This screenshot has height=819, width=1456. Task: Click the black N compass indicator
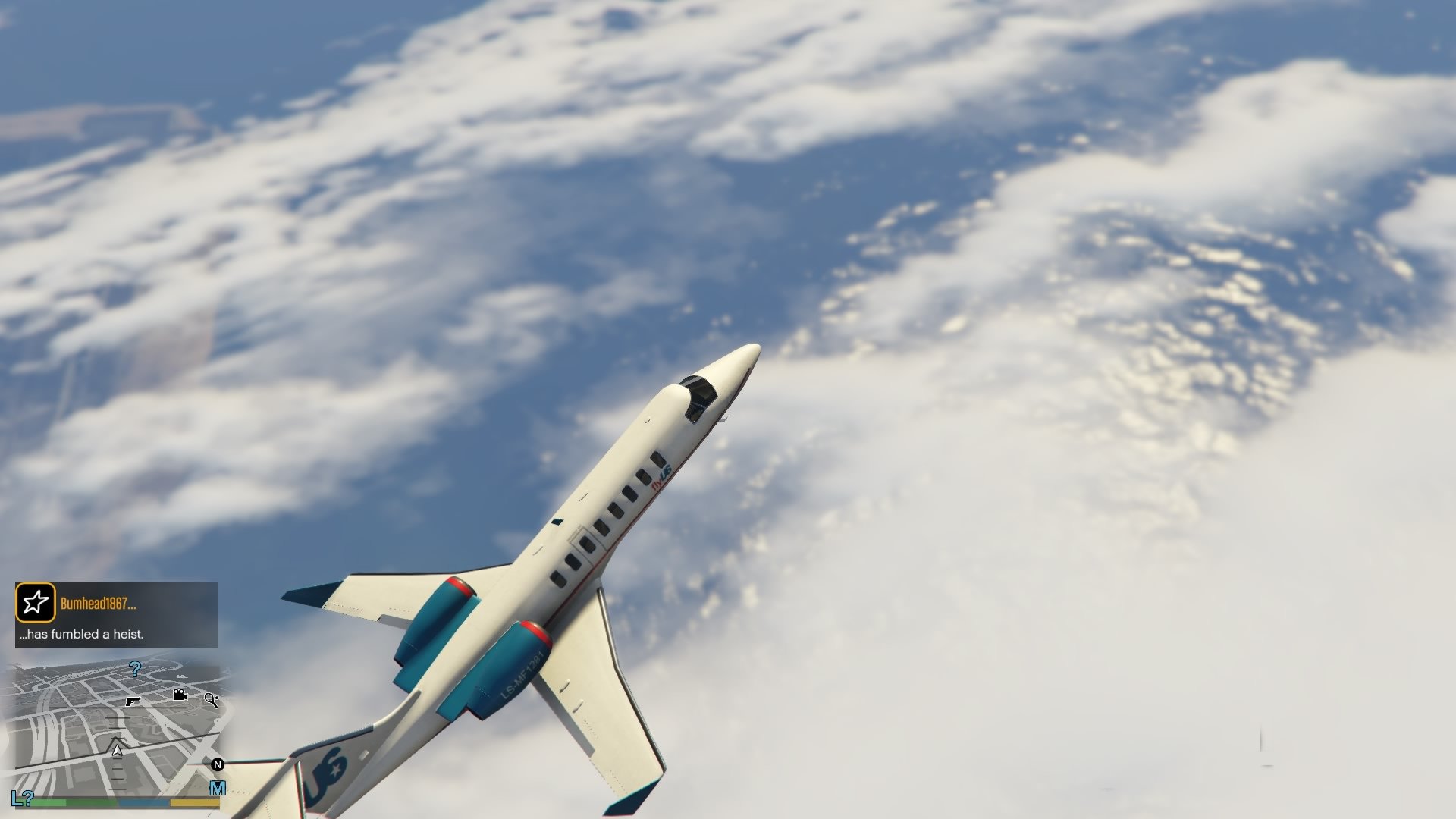click(x=218, y=765)
